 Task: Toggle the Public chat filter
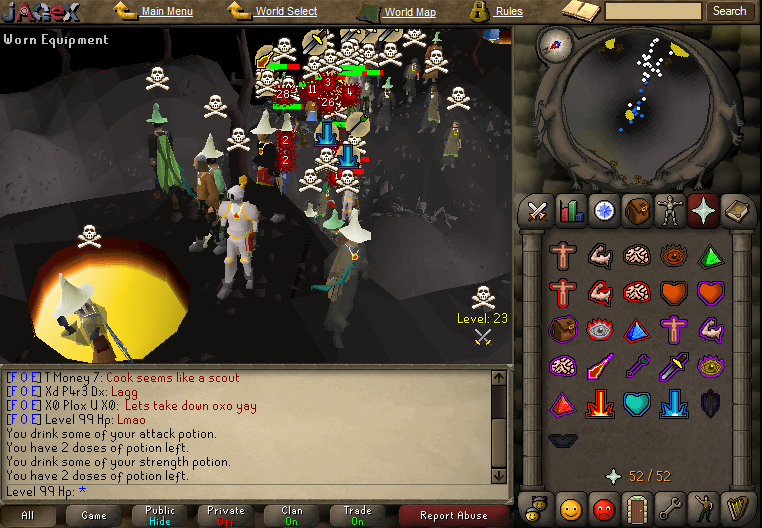point(160,515)
